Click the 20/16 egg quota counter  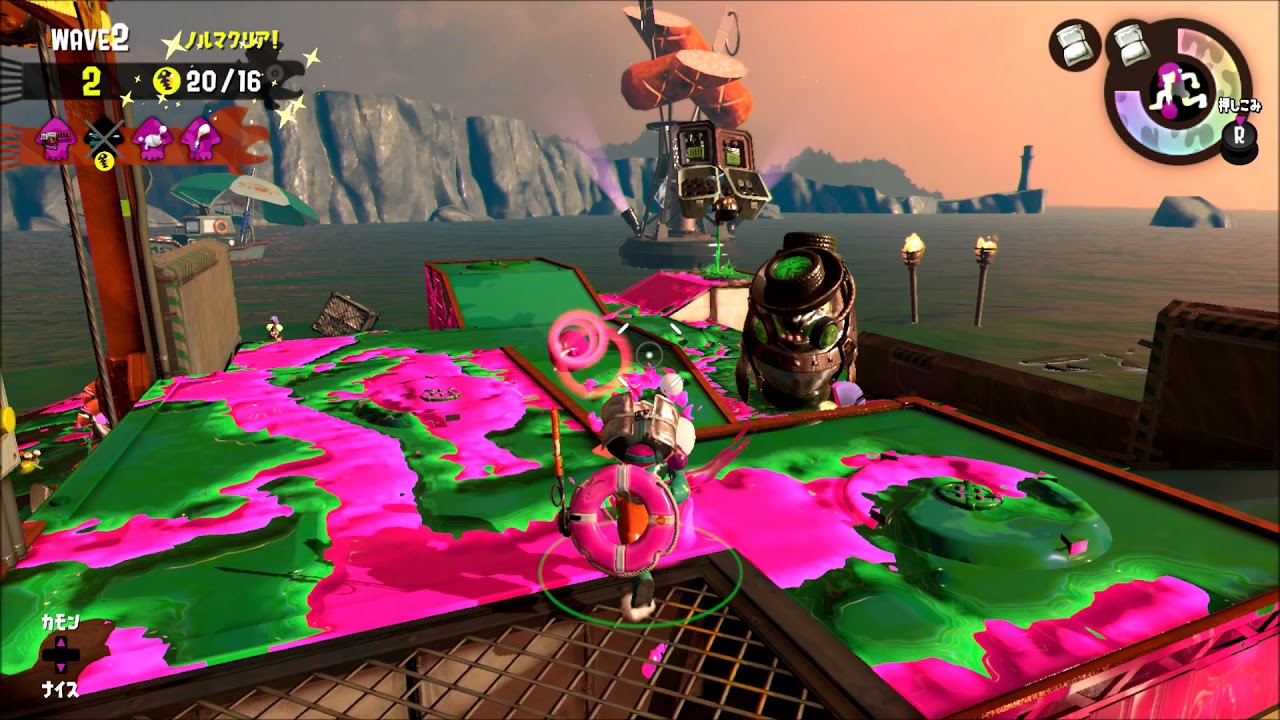point(224,81)
